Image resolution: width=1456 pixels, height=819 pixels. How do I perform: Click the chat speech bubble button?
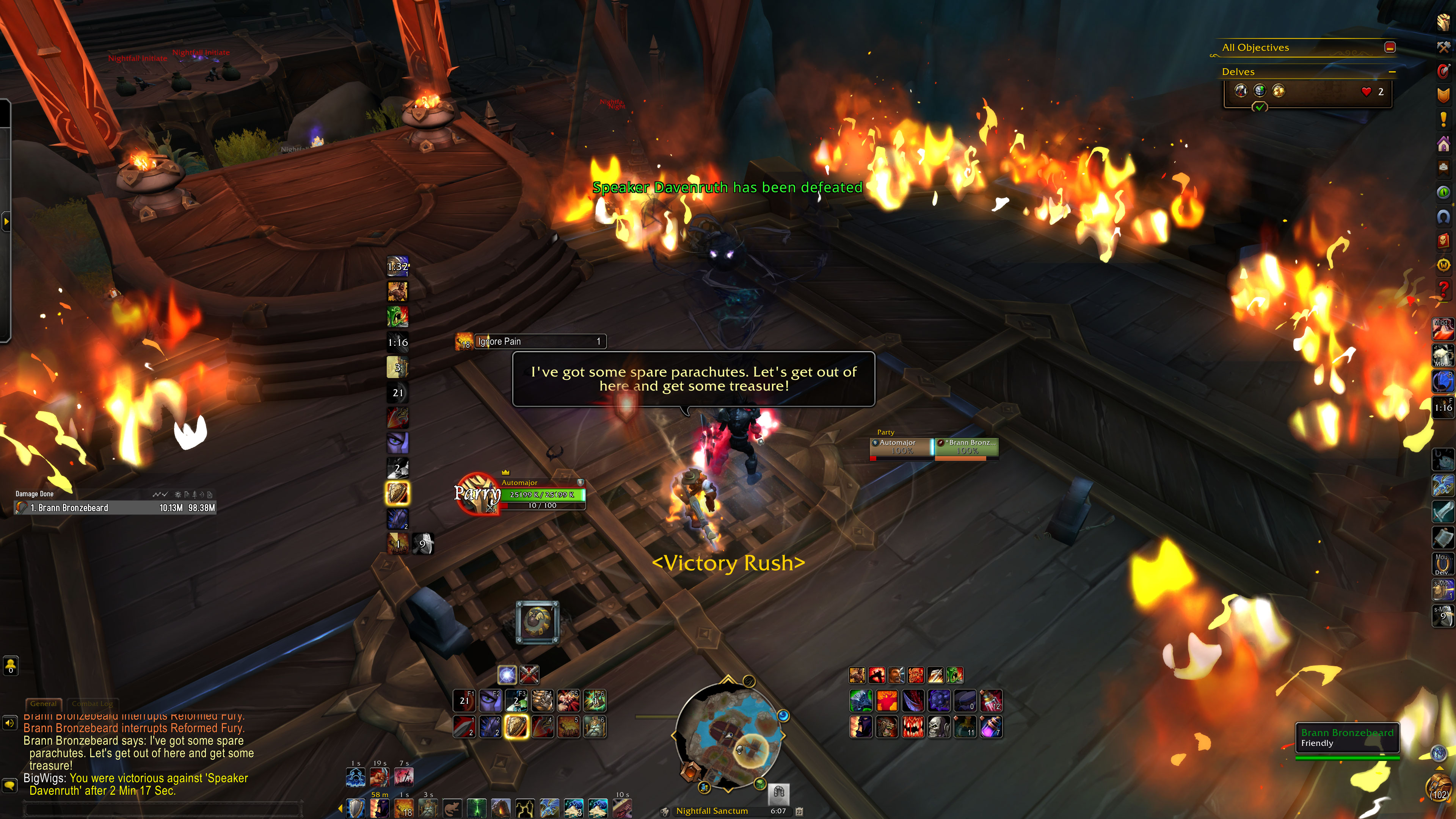(x=9, y=785)
